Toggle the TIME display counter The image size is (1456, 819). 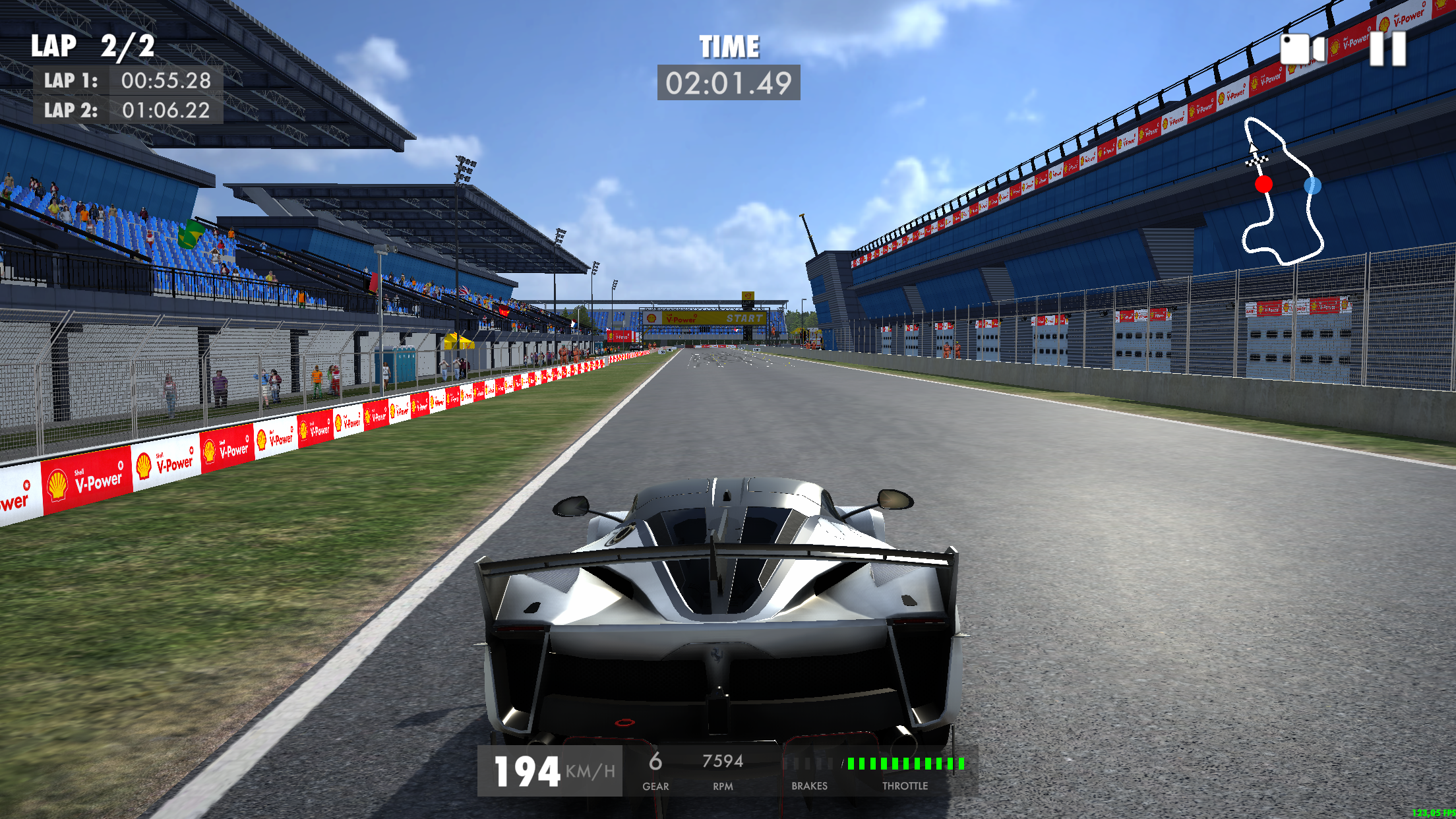coord(729,81)
